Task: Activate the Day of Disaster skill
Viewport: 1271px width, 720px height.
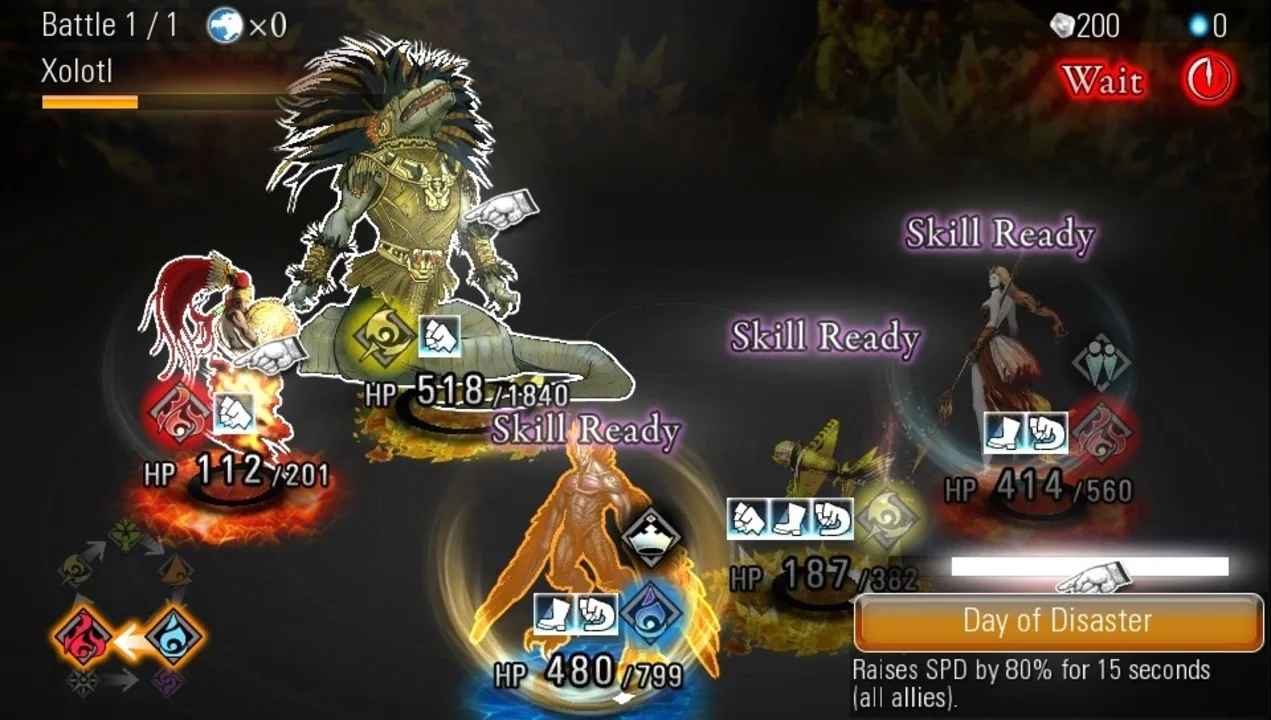Action: pos(1057,622)
